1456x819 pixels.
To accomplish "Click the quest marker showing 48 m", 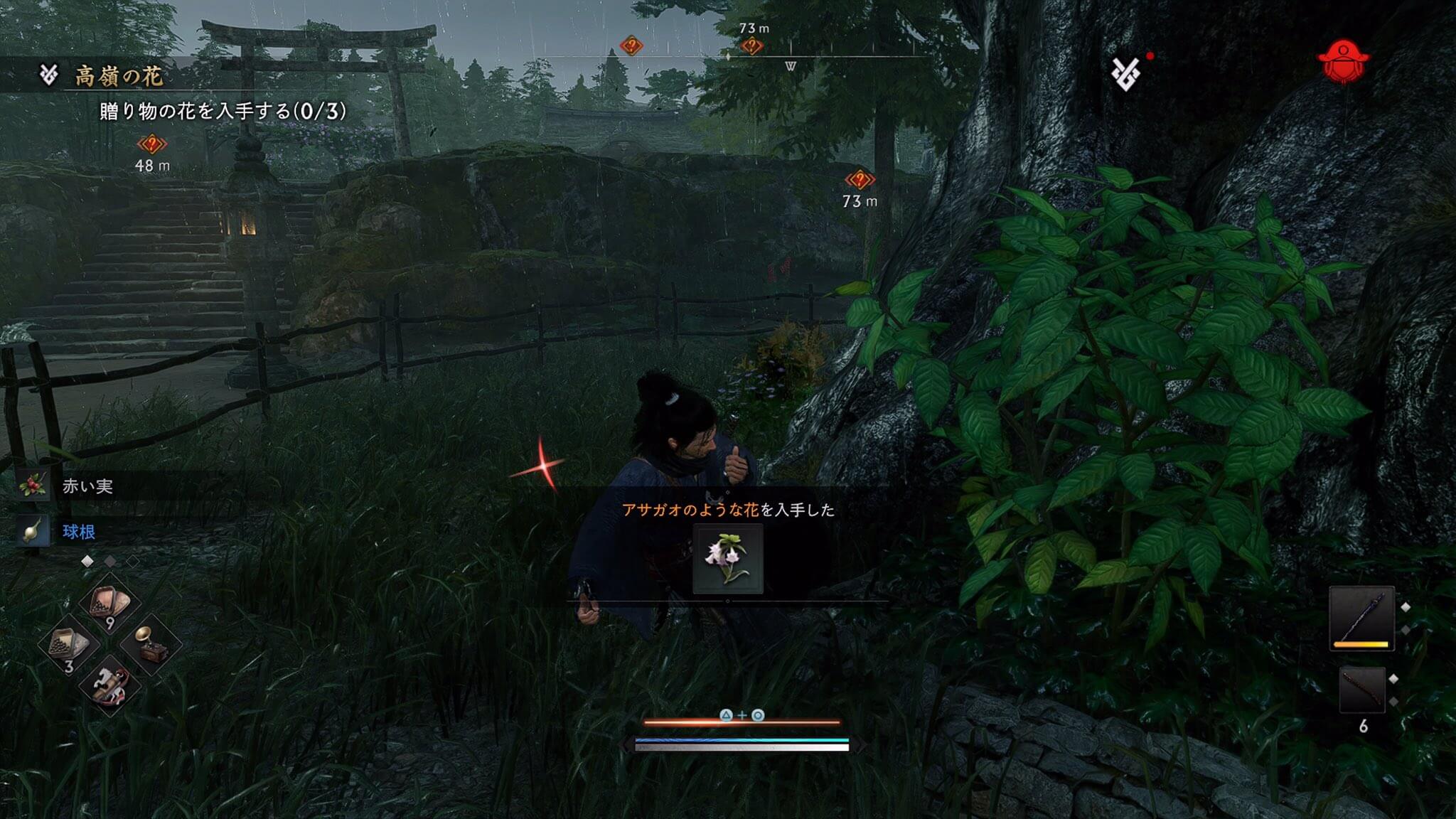I will tap(151, 145).
